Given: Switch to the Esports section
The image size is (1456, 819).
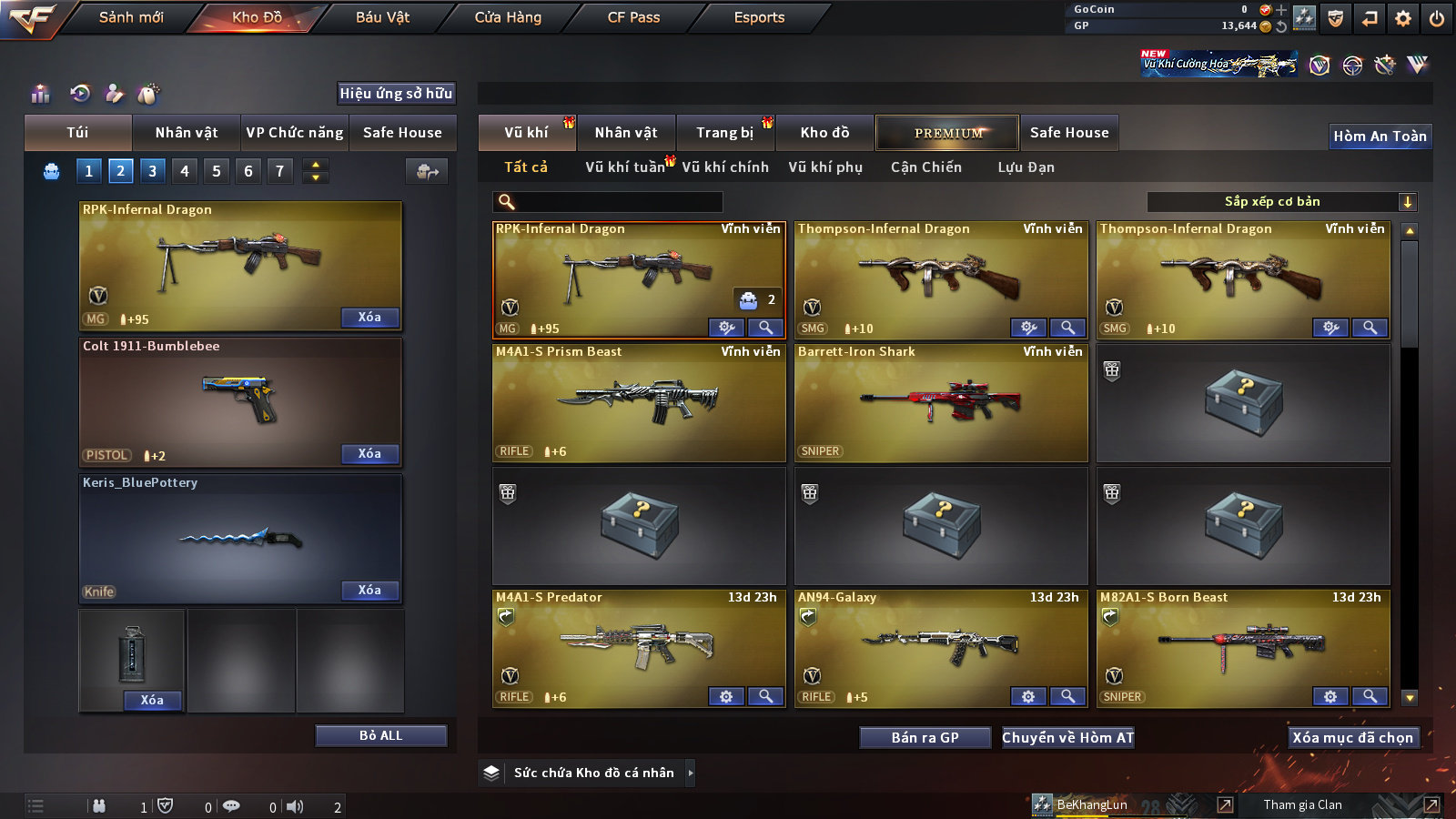Looking at the screenshot, I should coord(759,17).
